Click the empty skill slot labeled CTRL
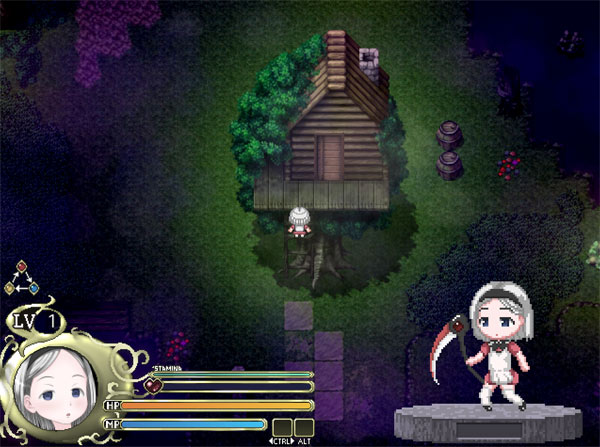The width and height of the screenshot is (600, 447). point(282,426)
